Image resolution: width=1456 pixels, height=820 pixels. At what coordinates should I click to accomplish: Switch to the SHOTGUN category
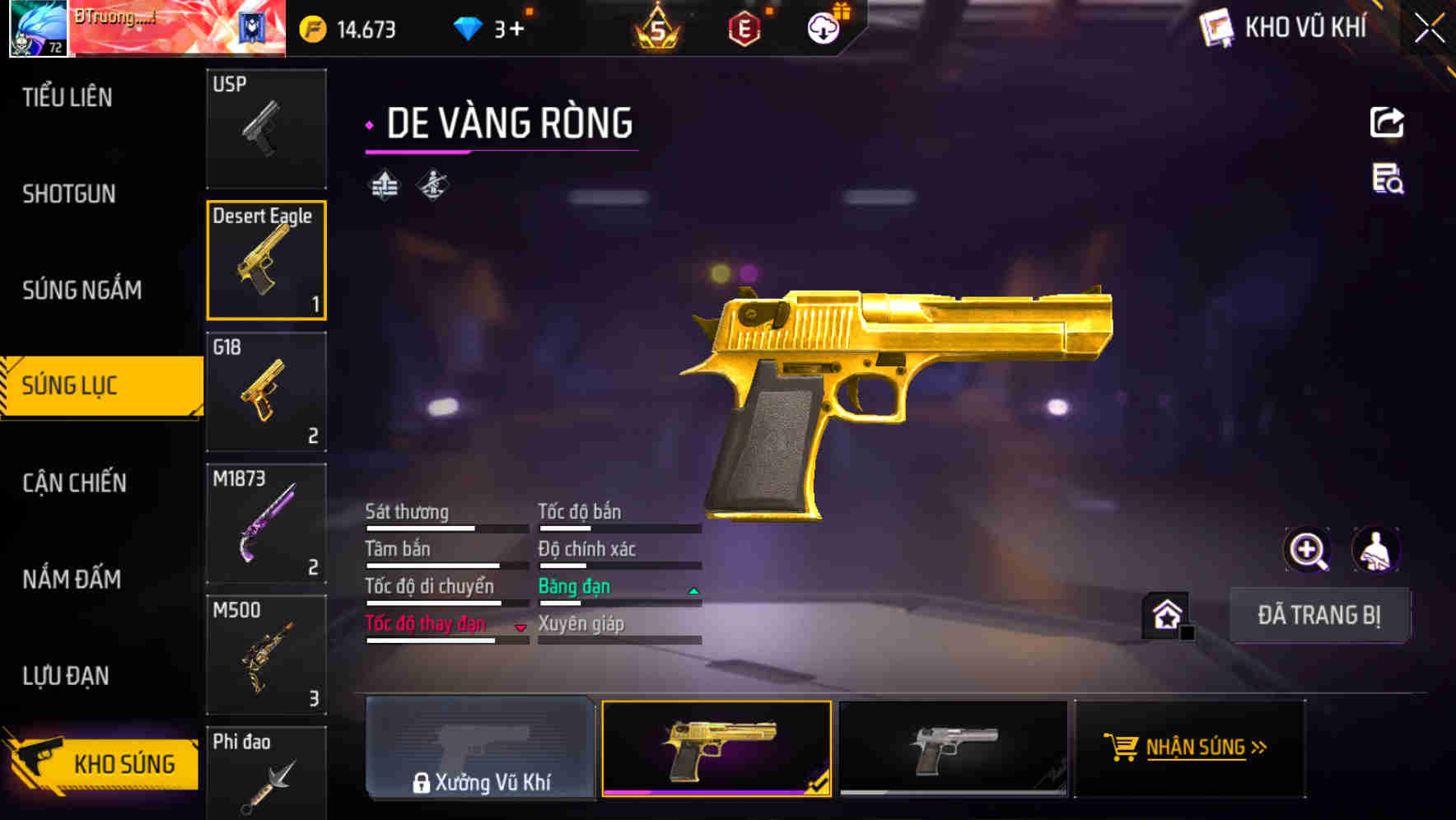[x=69, y=193]
